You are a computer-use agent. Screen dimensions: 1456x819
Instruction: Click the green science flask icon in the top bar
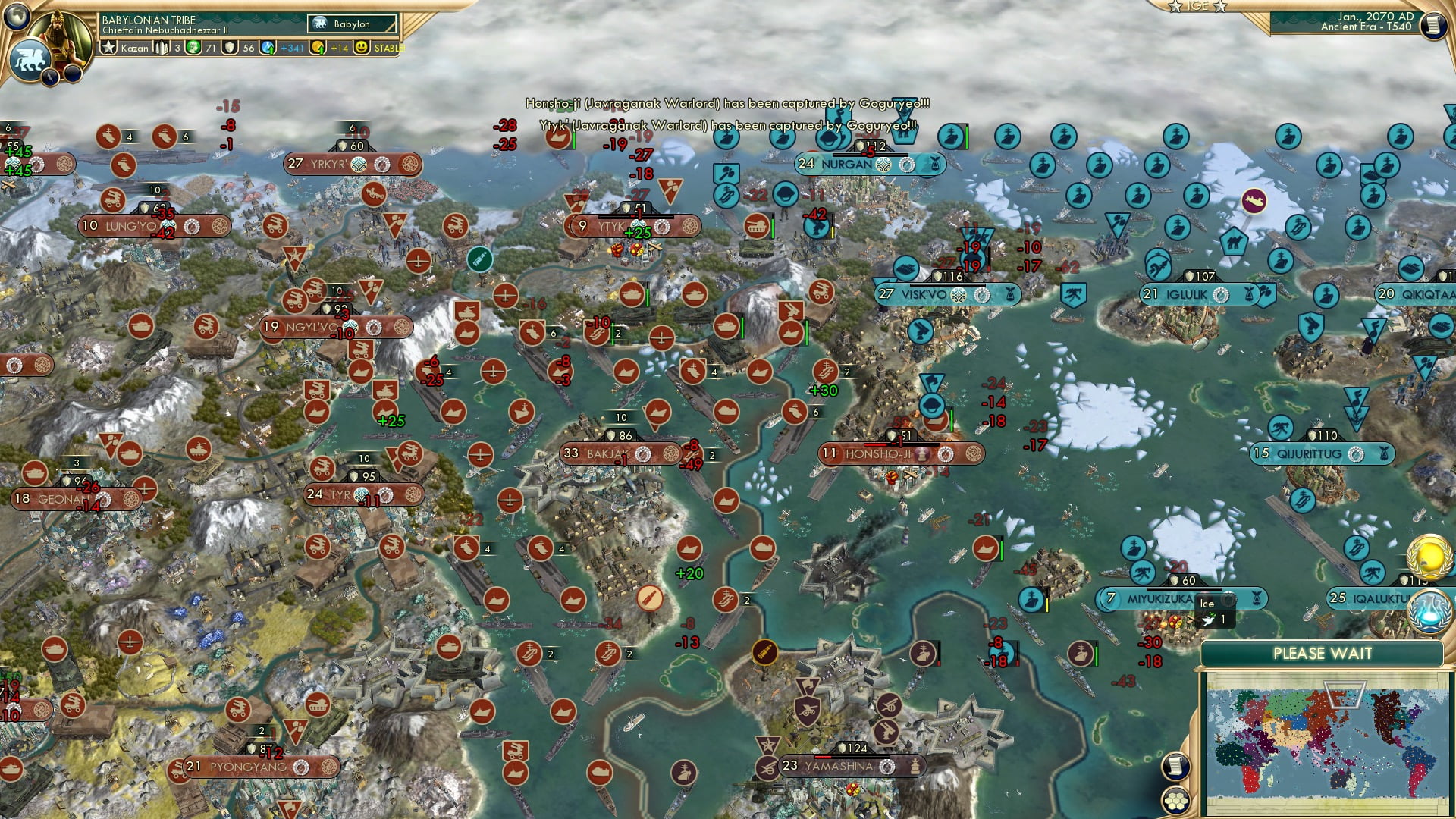coord(194,47)
